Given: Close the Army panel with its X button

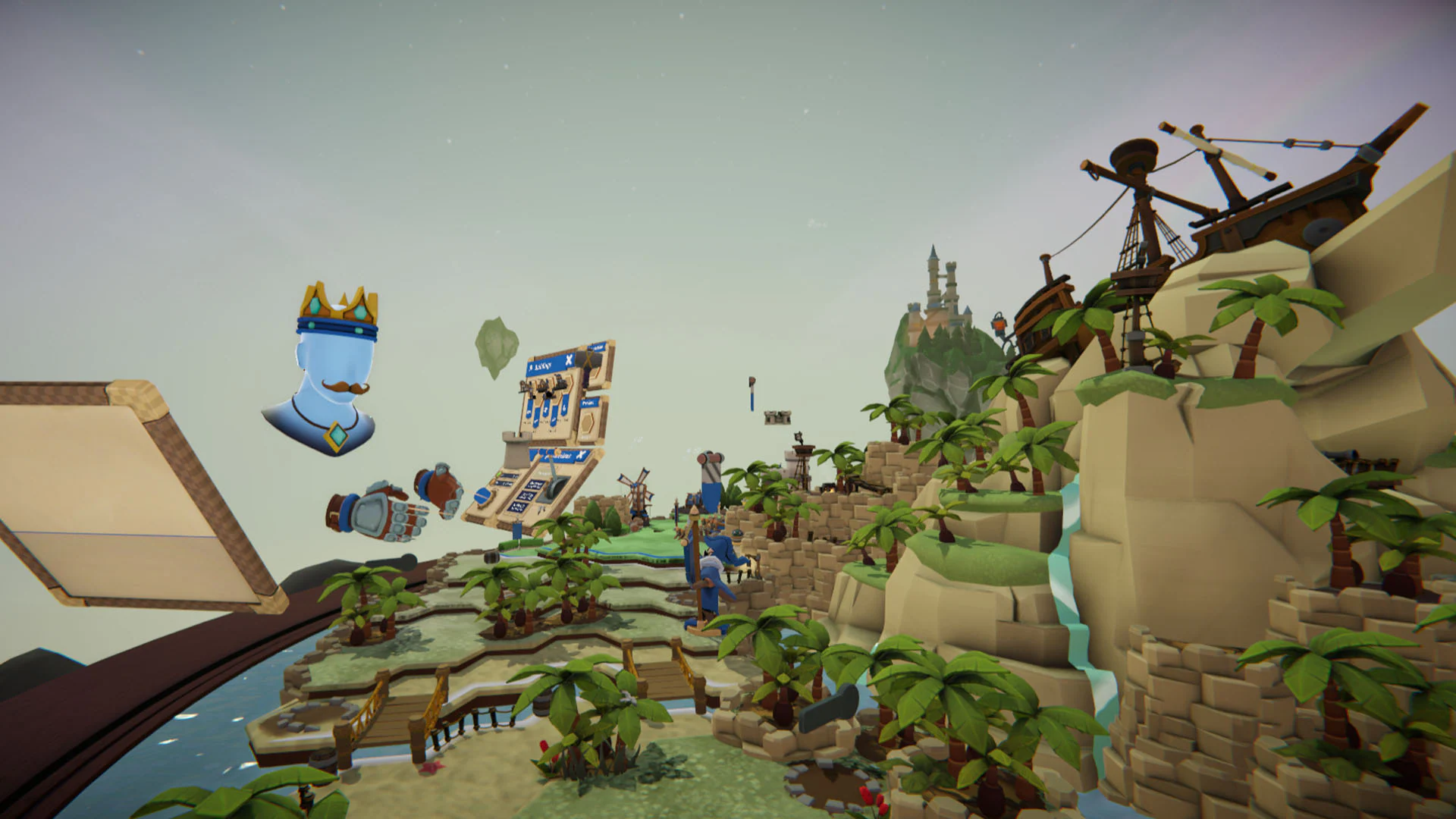Looking at the screenshot, I should [x=568, y=360].
